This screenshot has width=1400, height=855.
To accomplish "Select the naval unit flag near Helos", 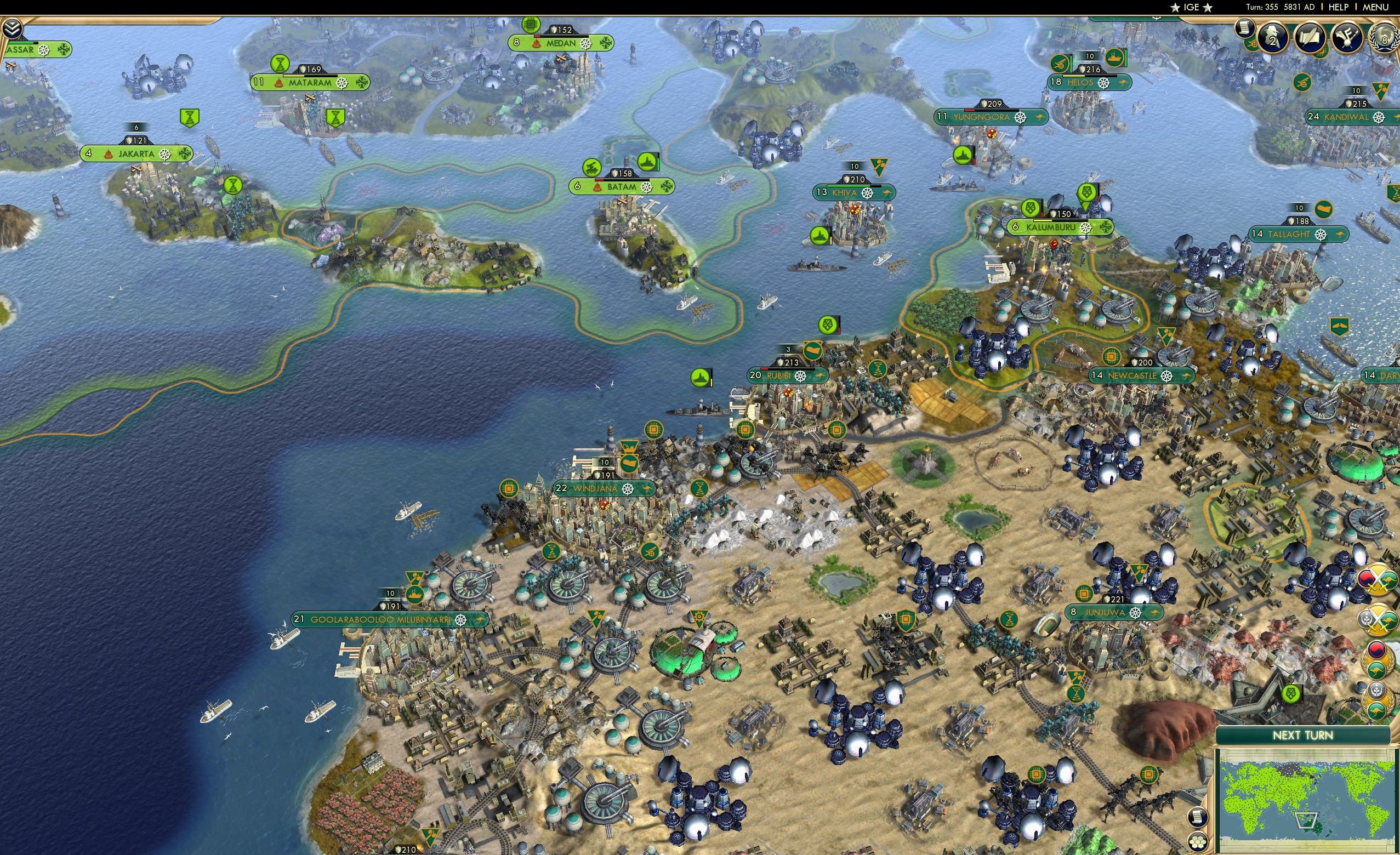I will point(1115,57).
